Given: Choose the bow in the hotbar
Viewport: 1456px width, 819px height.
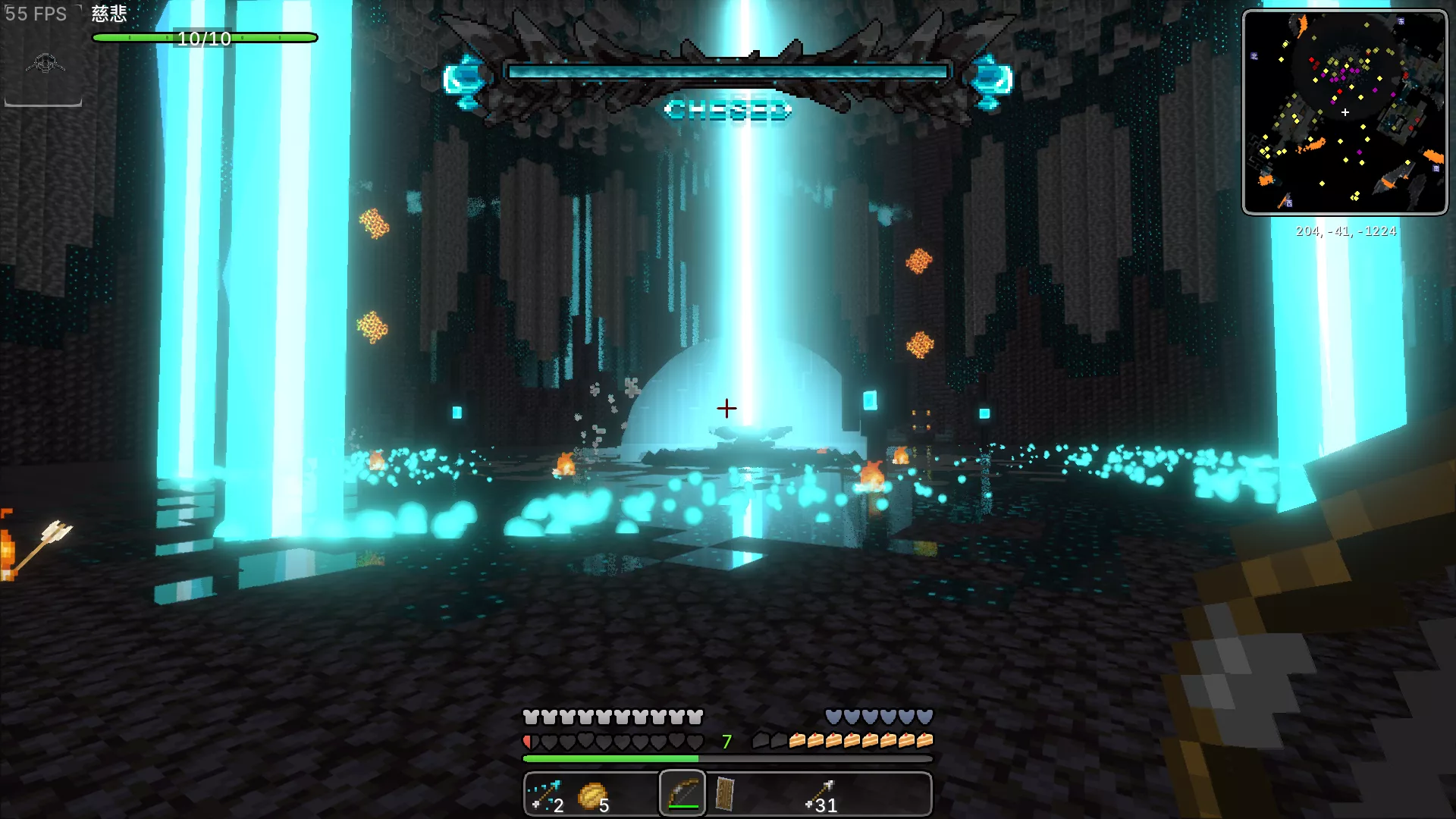Looking at the screenshot, I should pos(682,794).
